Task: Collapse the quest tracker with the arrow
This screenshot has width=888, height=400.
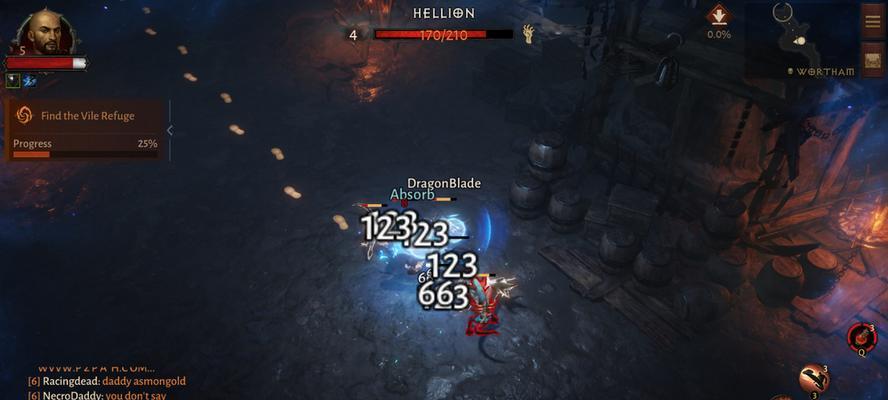Action: tap(170, 130)
